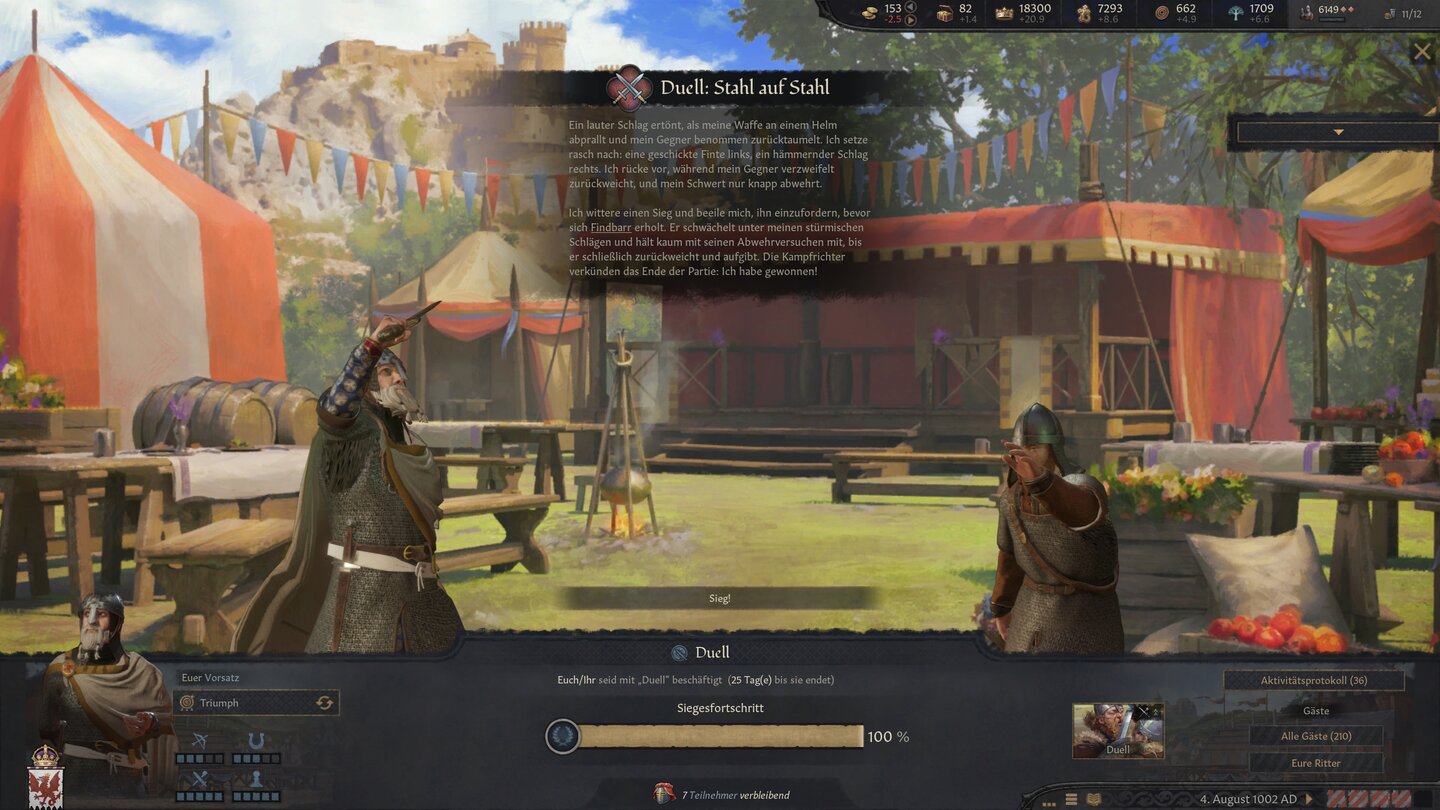Open the Eure Ritter list
This screenshot has width=1440, height=810.
1317,762
